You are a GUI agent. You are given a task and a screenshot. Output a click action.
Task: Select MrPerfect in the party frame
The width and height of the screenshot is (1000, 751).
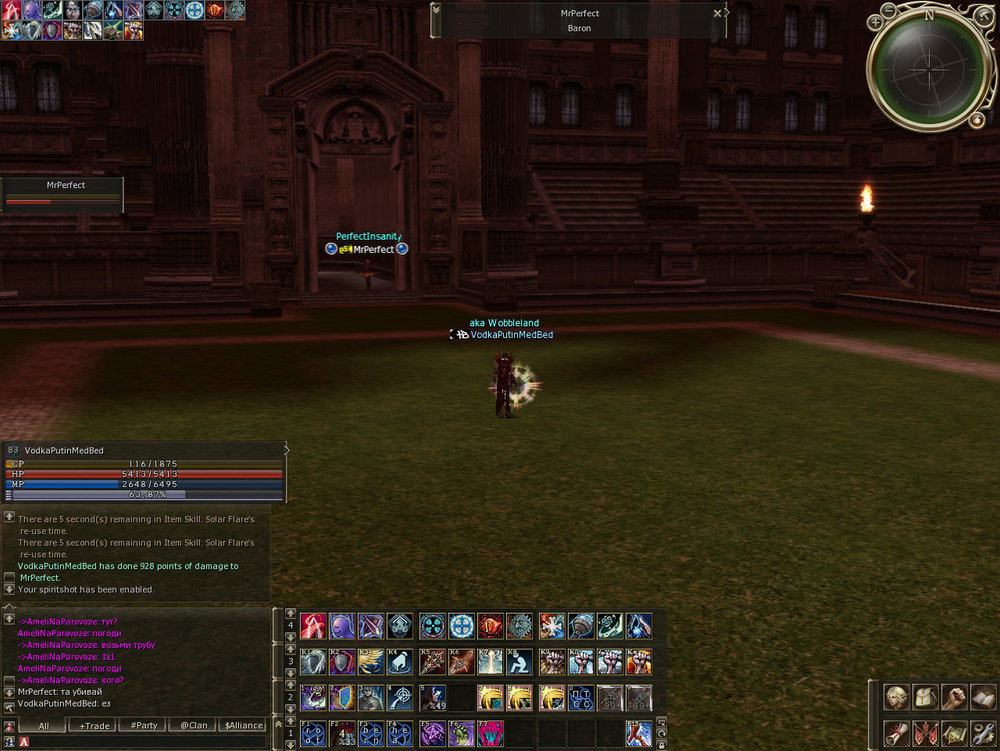coord(62,194)
